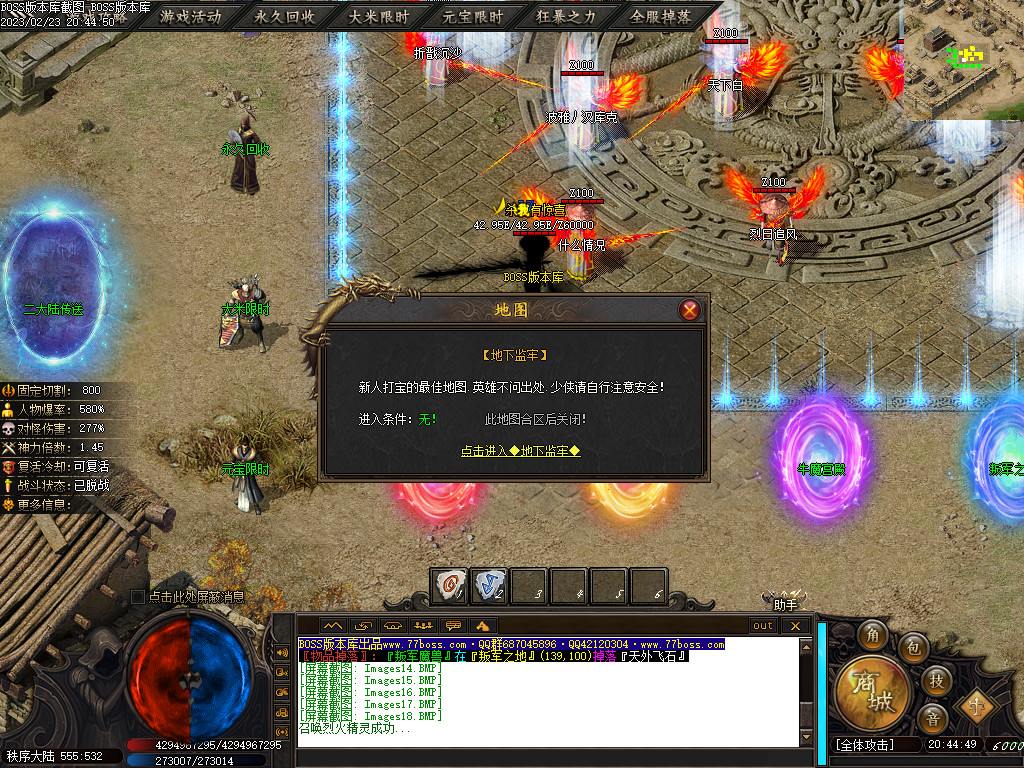Close the chat panel with its X
1024x768 pixels.
[x=795, y=626]
